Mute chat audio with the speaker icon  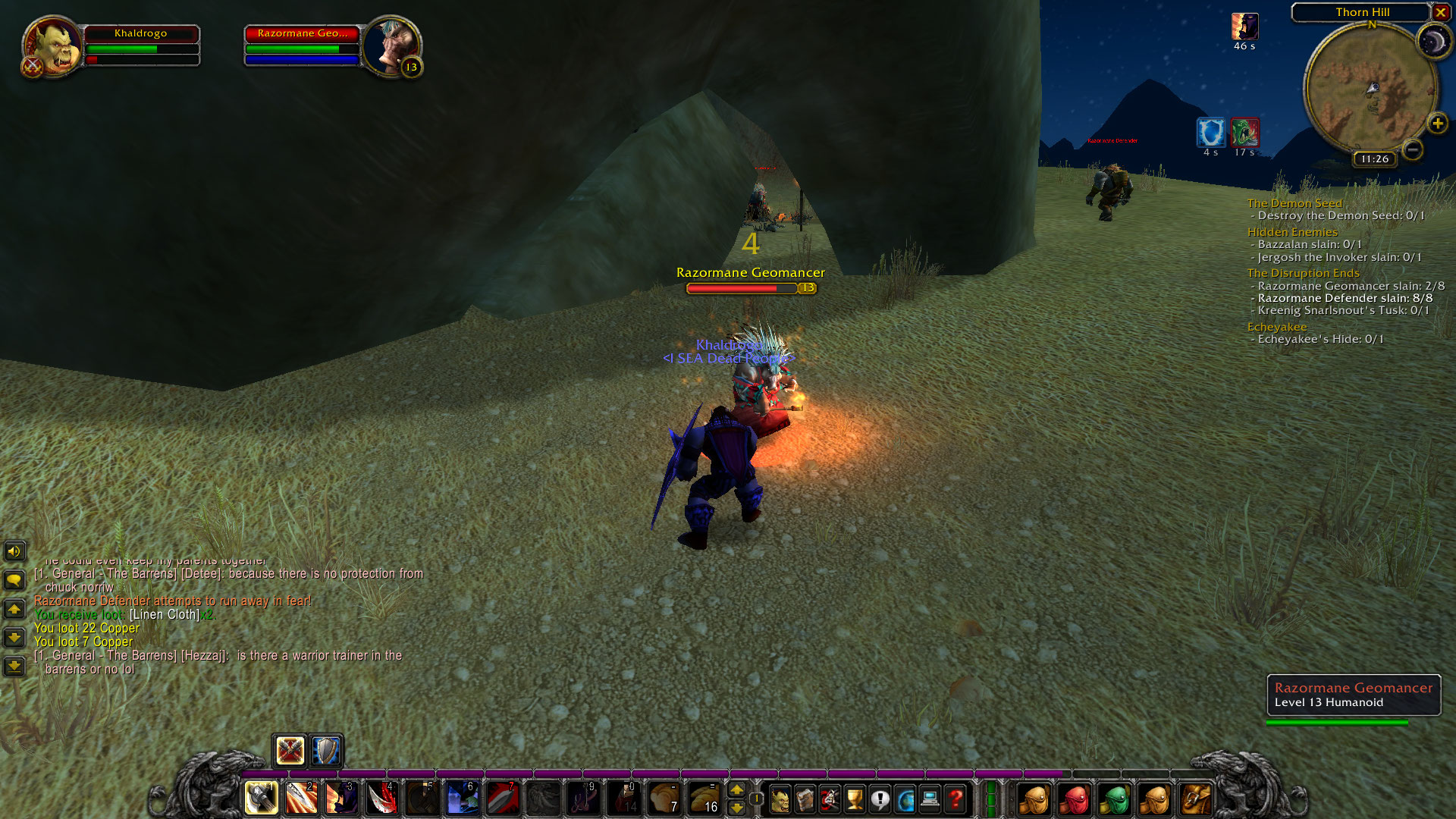point(13,551)
